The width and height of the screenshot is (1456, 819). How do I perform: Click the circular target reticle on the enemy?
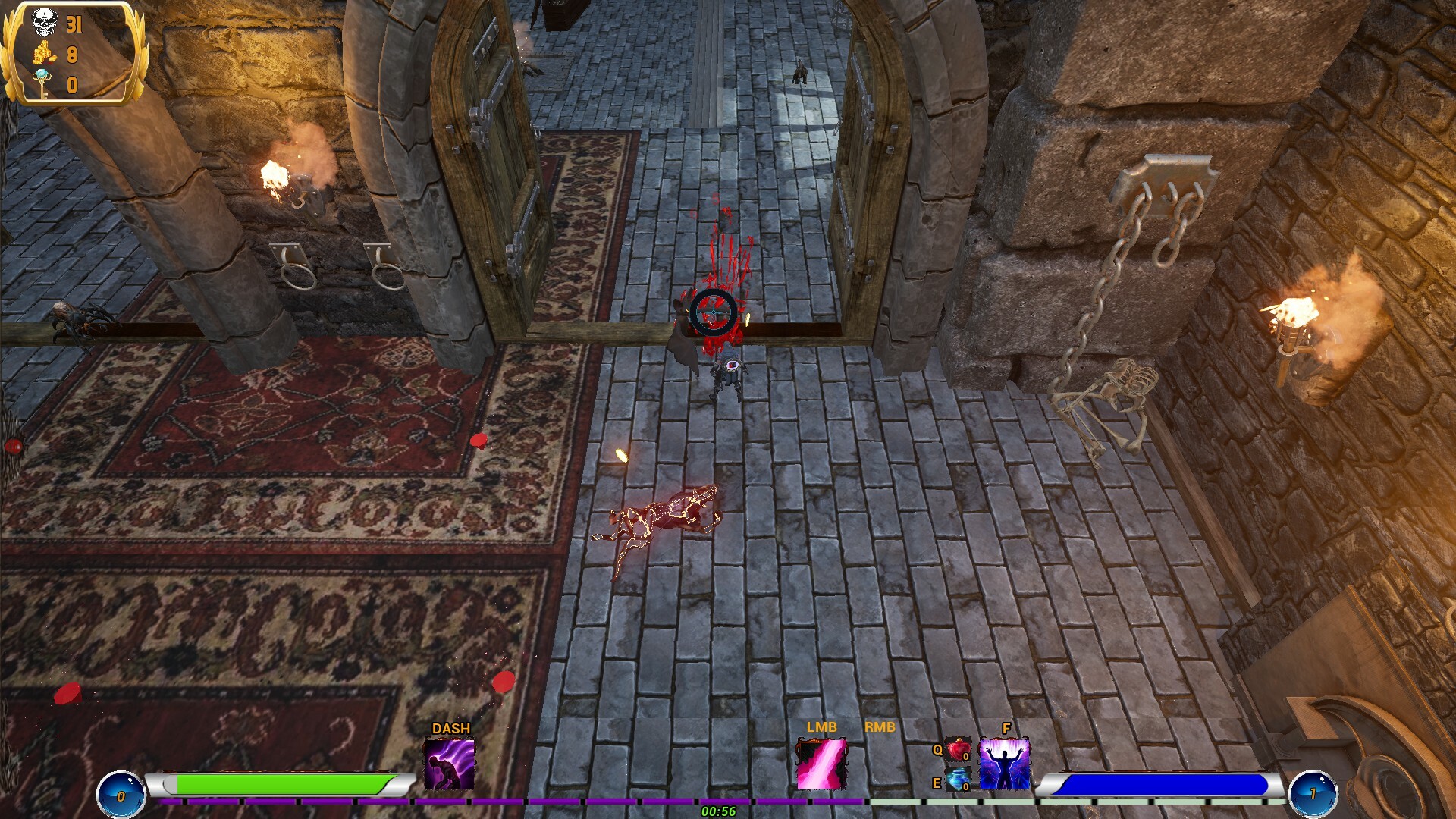point(713,313)
